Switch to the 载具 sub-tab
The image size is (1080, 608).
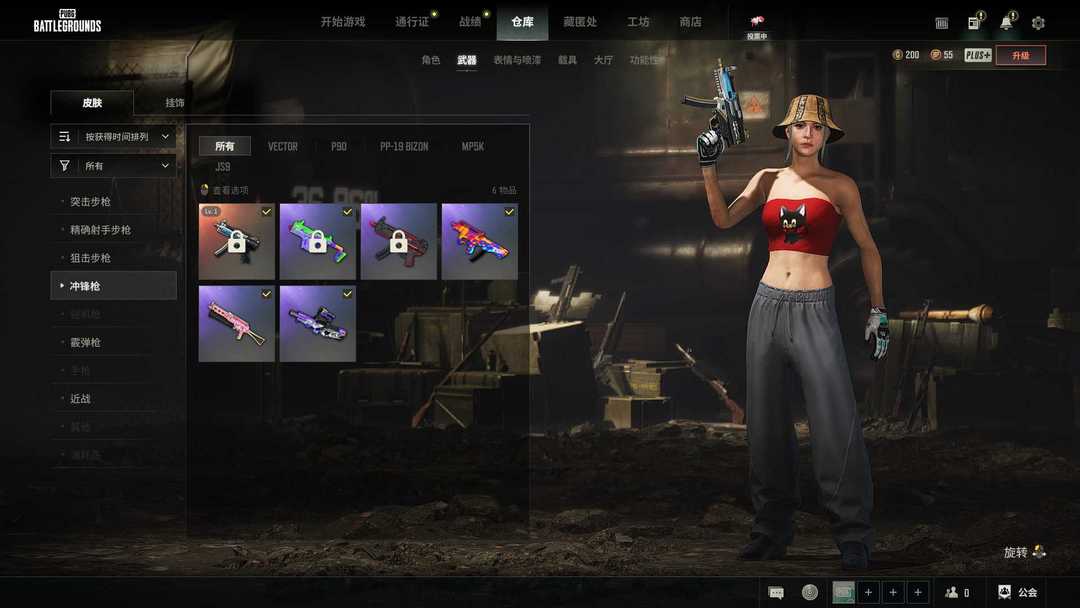(x=567, y=60)
